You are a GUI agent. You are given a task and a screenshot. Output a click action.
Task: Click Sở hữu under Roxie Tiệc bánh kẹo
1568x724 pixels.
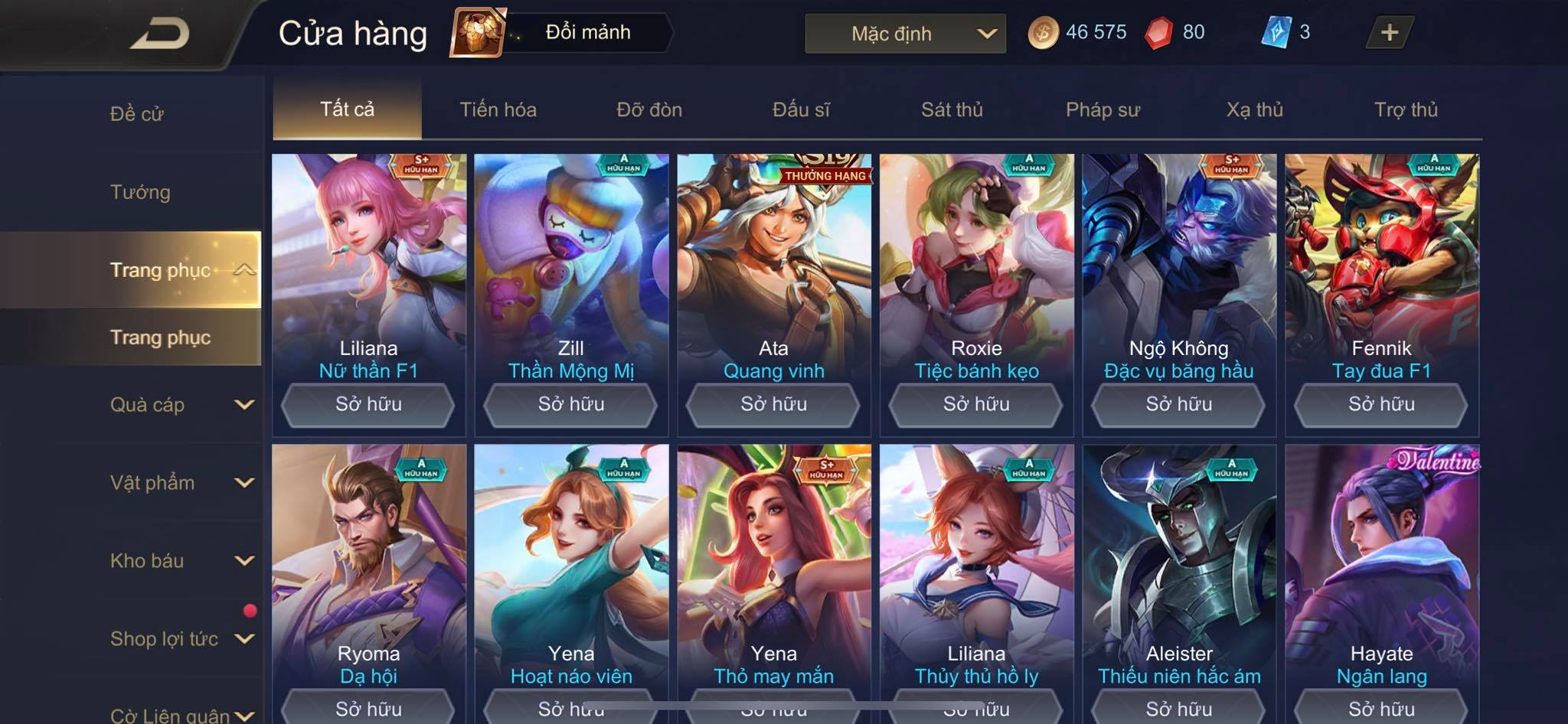coord(976,404)
